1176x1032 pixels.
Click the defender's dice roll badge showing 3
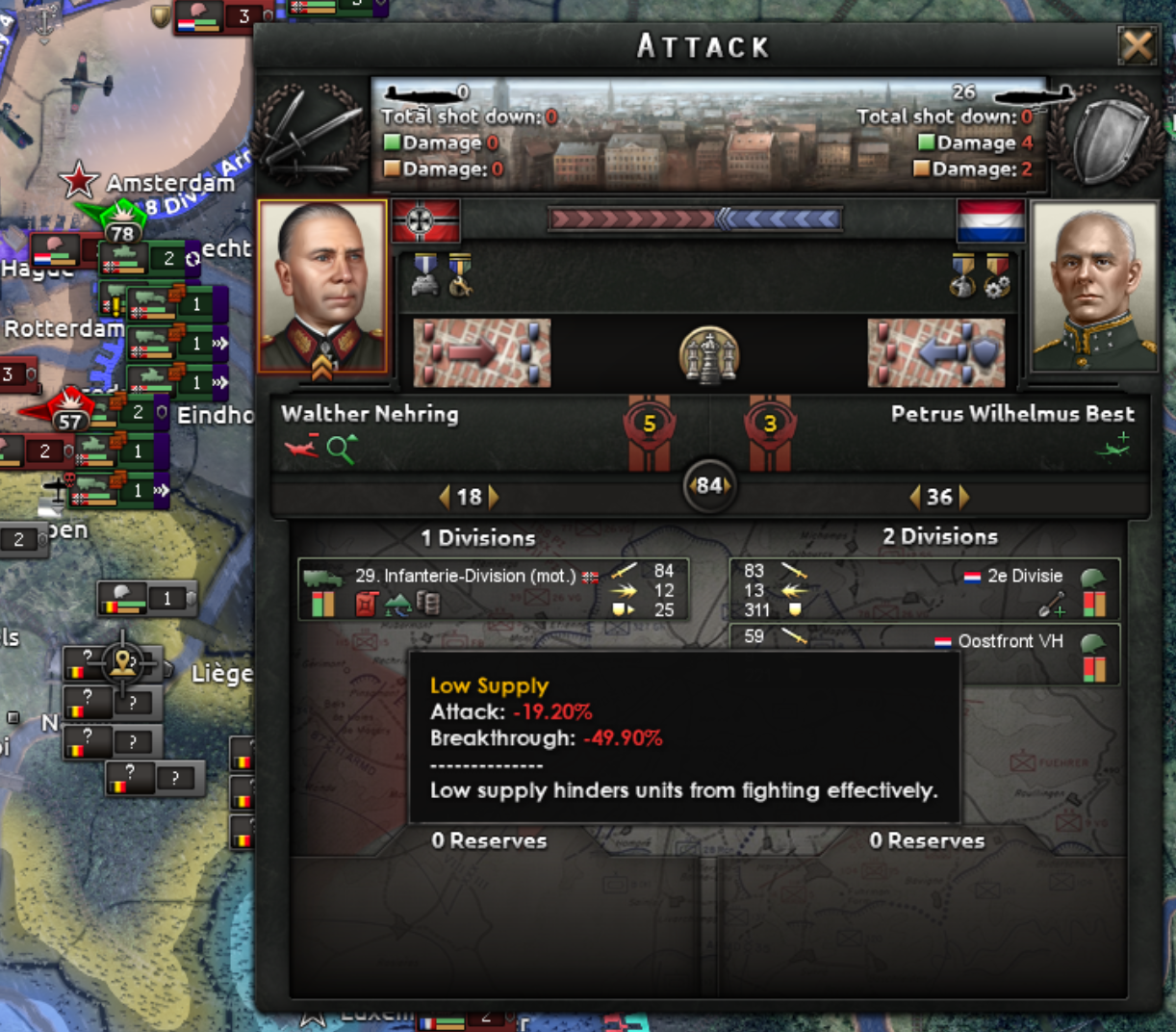[769, 425]
